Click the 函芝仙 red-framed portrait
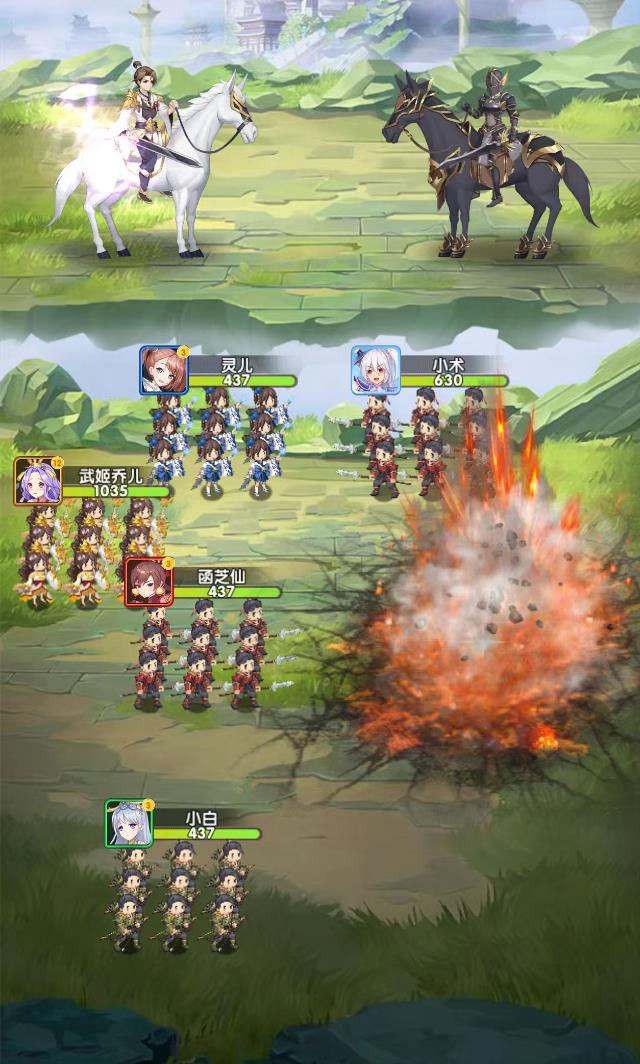 (x=149, y=582)
